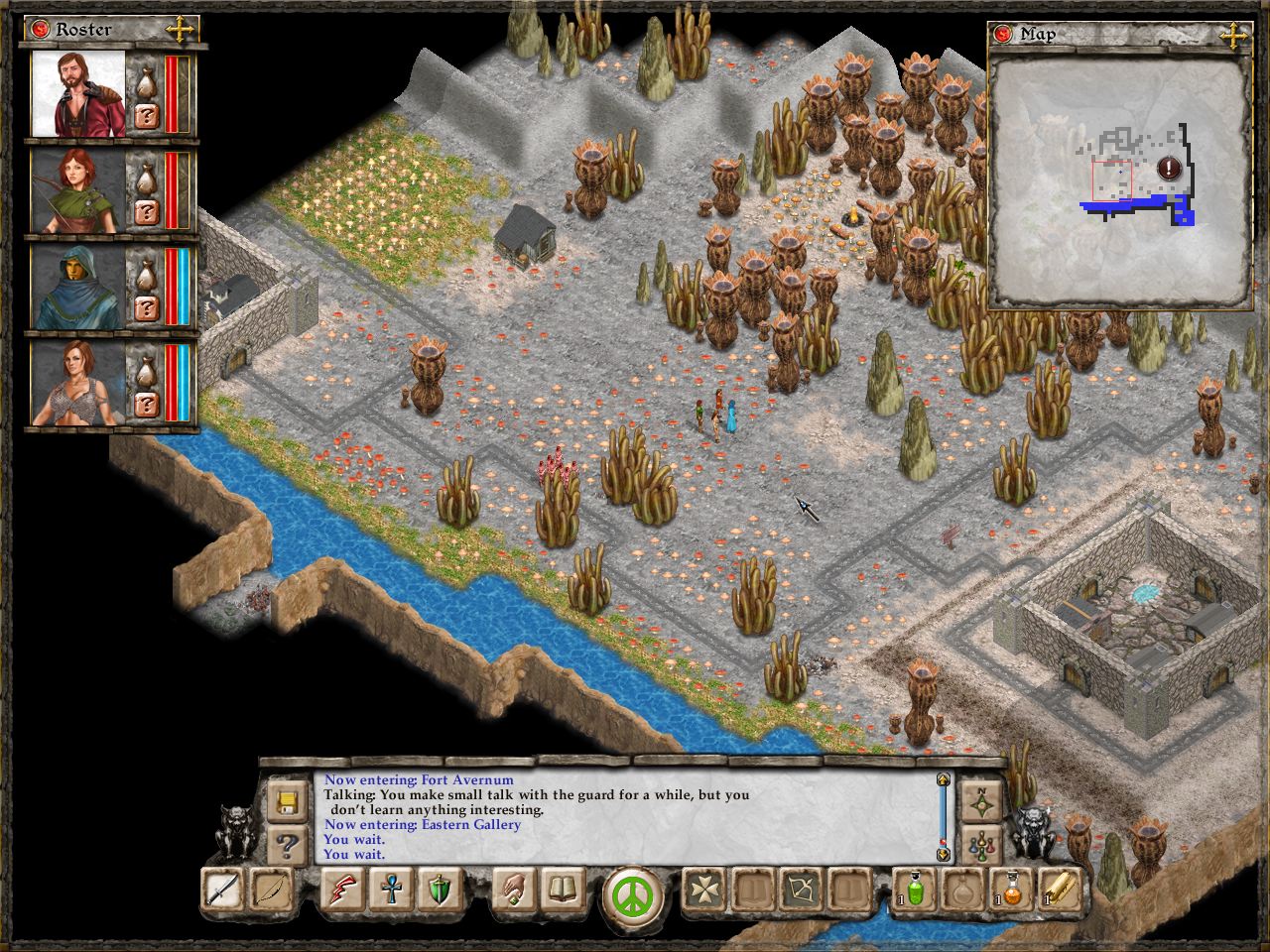Close the Map panel using its red button
Viewport: 1270px width, 952px height.
coord(1004,35)
